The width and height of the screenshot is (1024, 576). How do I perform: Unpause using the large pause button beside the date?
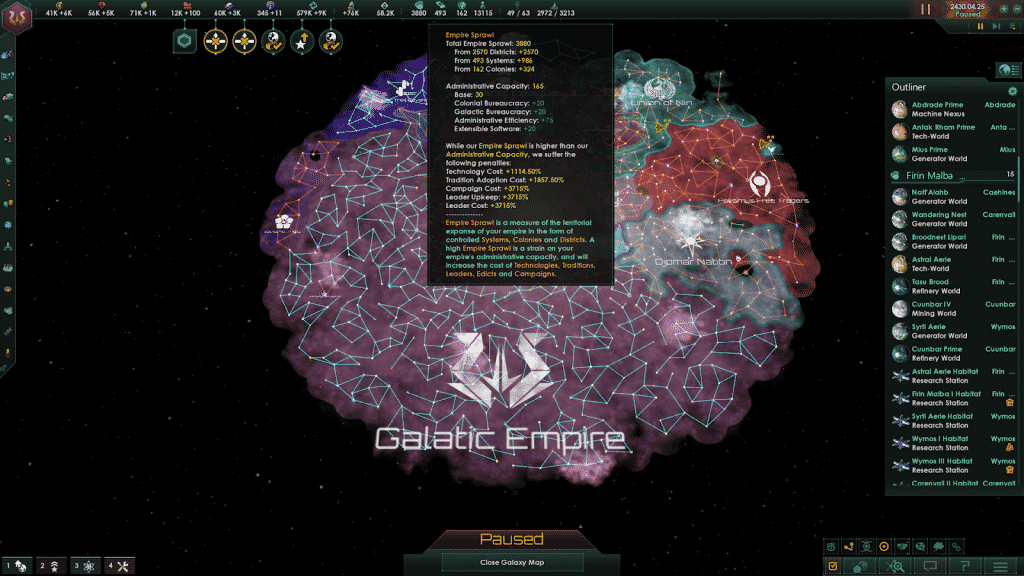coord(925,9)
